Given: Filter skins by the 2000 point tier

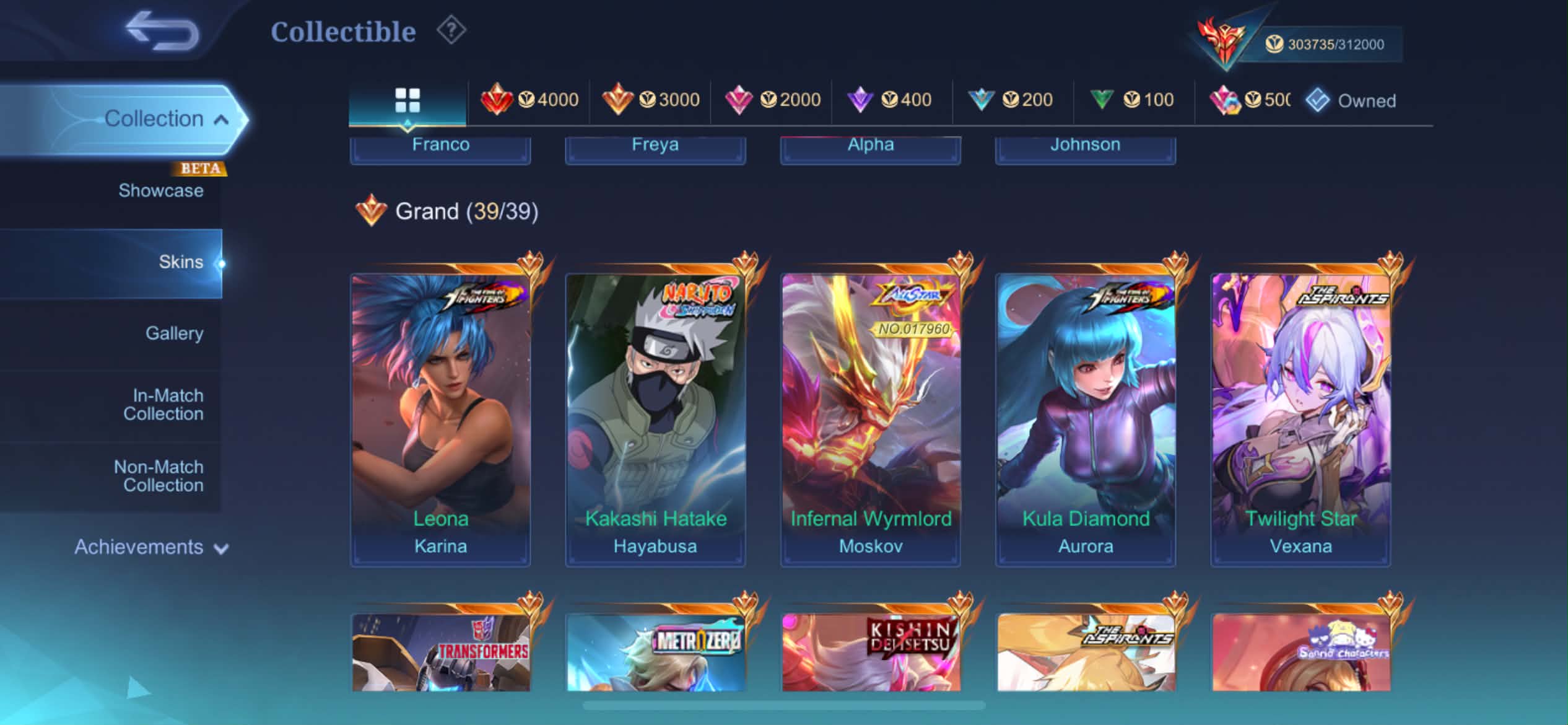Looking at the screenshot, I should 772,100.
